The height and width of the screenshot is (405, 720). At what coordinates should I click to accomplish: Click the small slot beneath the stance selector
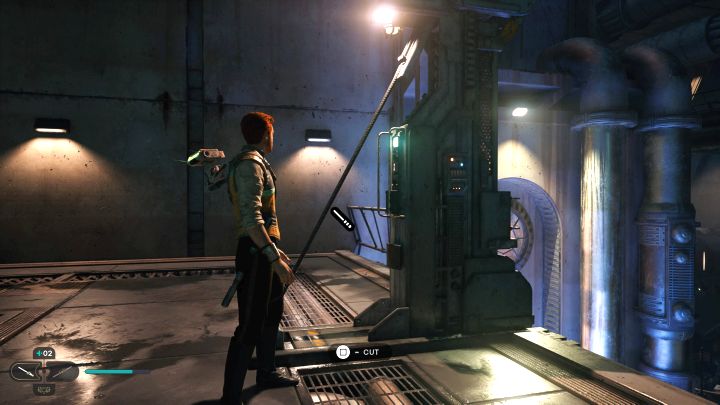(x=44, y=388)
